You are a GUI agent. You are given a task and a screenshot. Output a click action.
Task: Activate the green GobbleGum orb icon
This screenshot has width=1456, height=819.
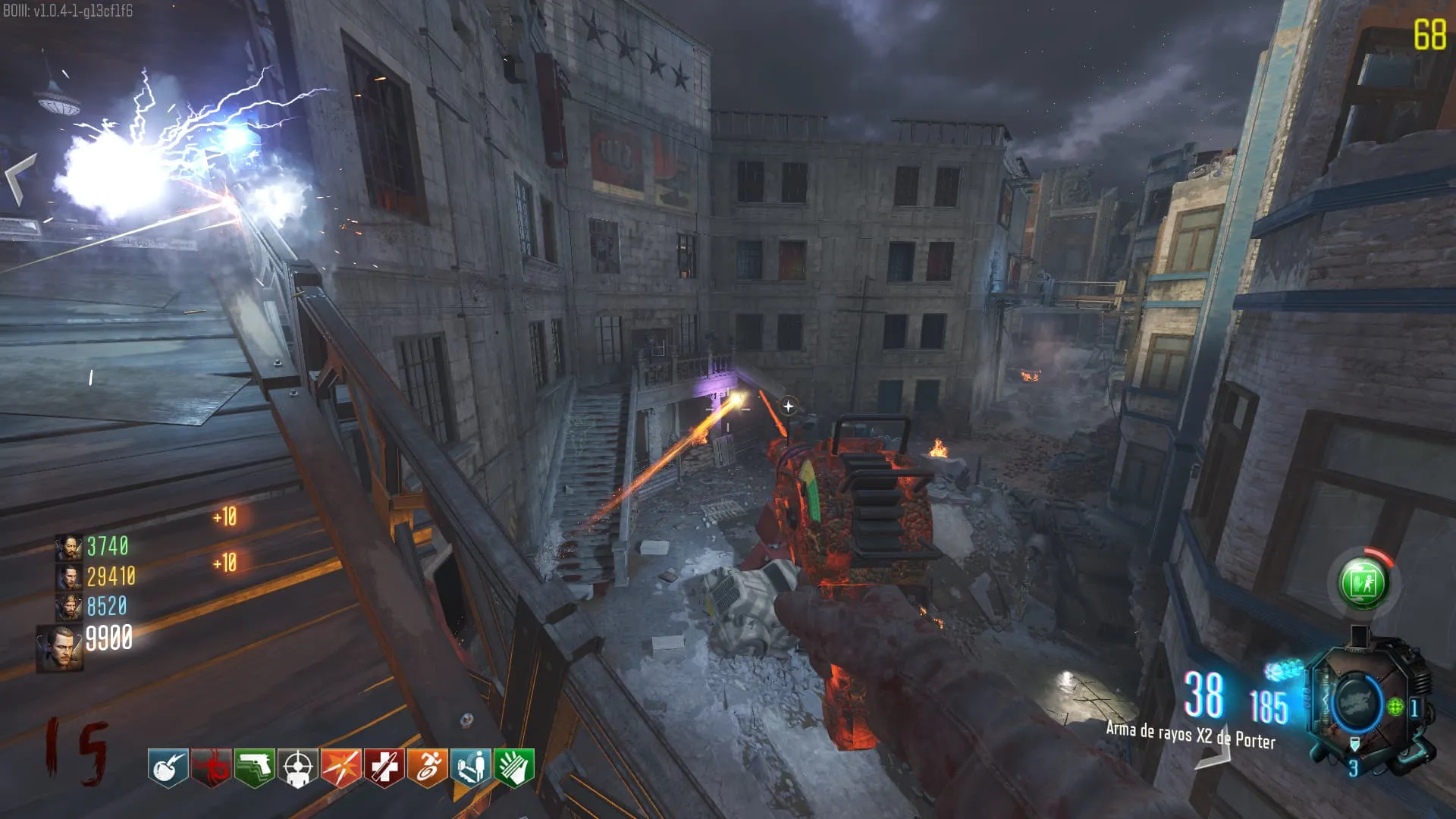click(x=1363, y=583)
